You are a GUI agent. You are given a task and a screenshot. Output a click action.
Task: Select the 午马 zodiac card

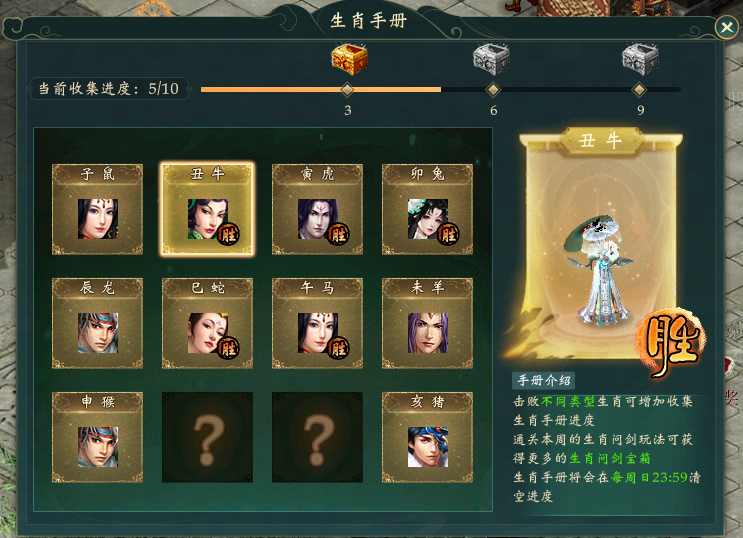point(318,323)
